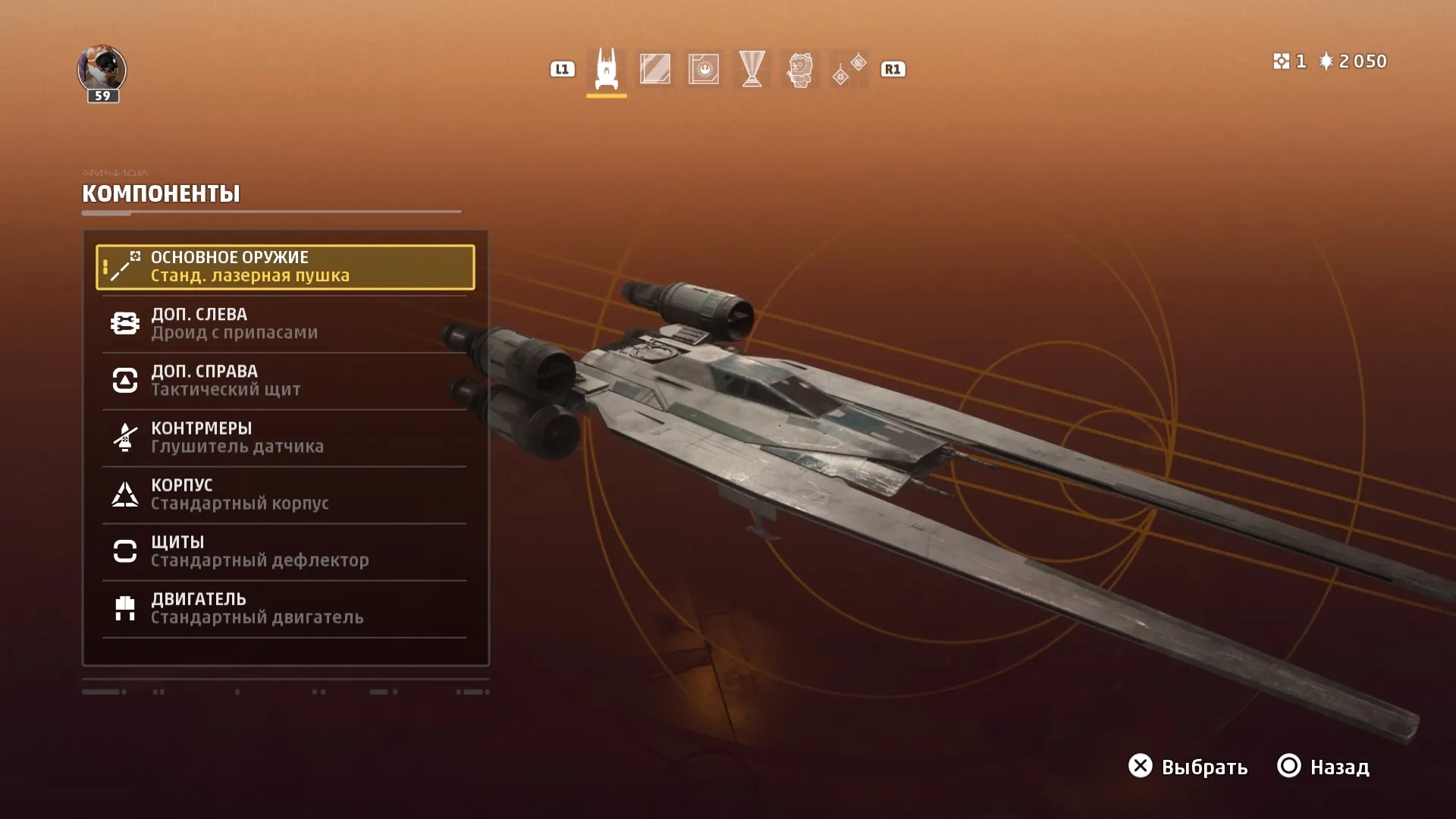Switch to the Rebel emblem decal tab
The height and width of the screenshot is (819, 1456).
704,69
